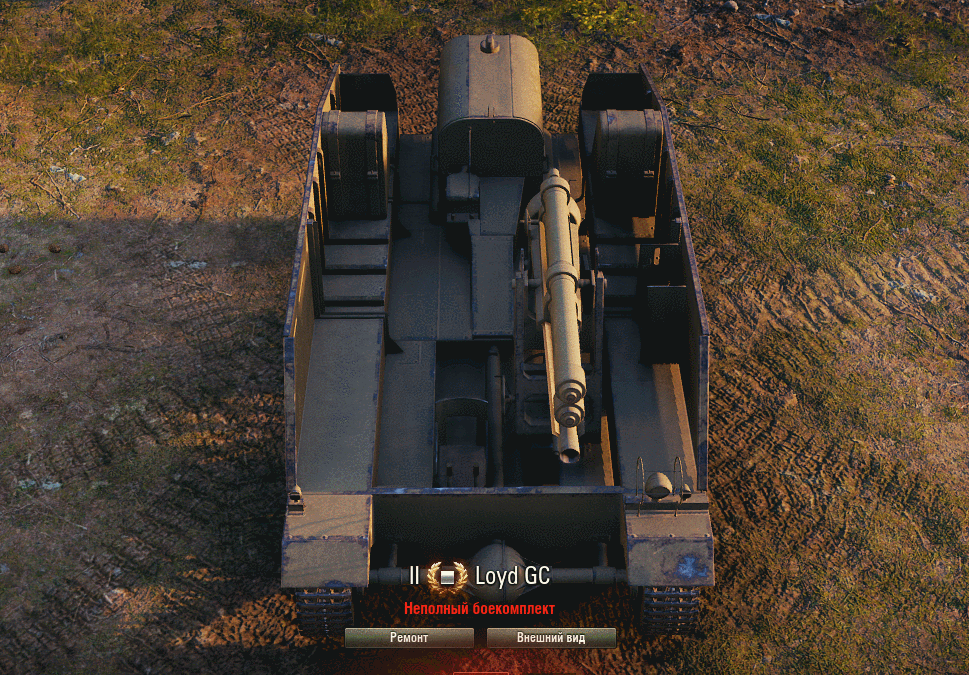Image resolution: width=969 pixels, height=675 pixels.
Task: Open the Ремонт (Repair) button
Action: [x=409, y=638]
